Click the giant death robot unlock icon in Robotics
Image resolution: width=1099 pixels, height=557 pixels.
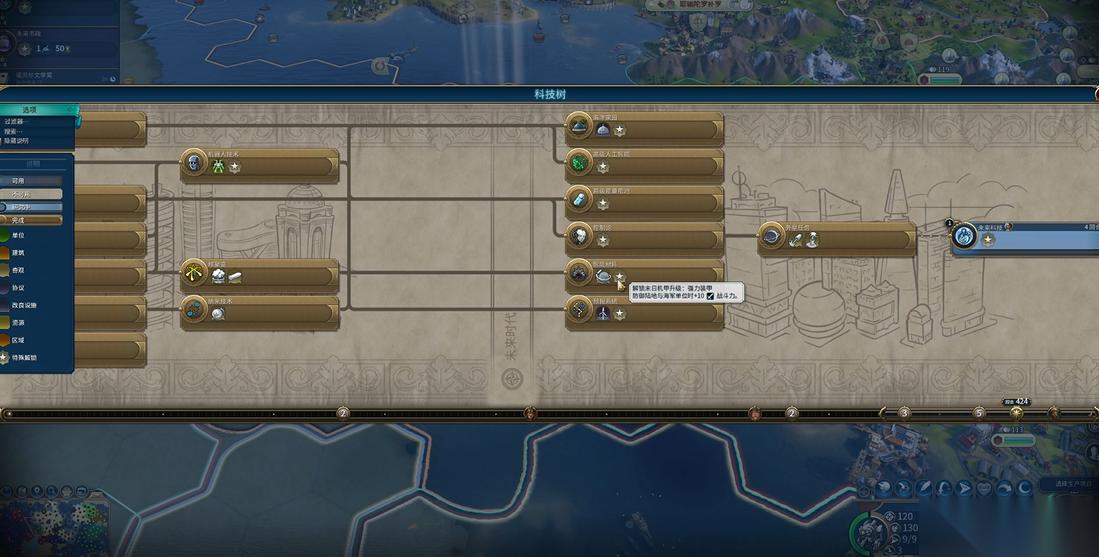(x=217, y=168)
